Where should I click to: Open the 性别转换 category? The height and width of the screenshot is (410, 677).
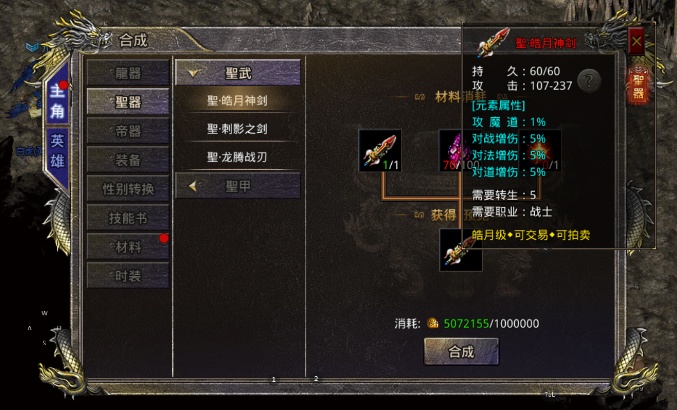(x=128, y=189)
